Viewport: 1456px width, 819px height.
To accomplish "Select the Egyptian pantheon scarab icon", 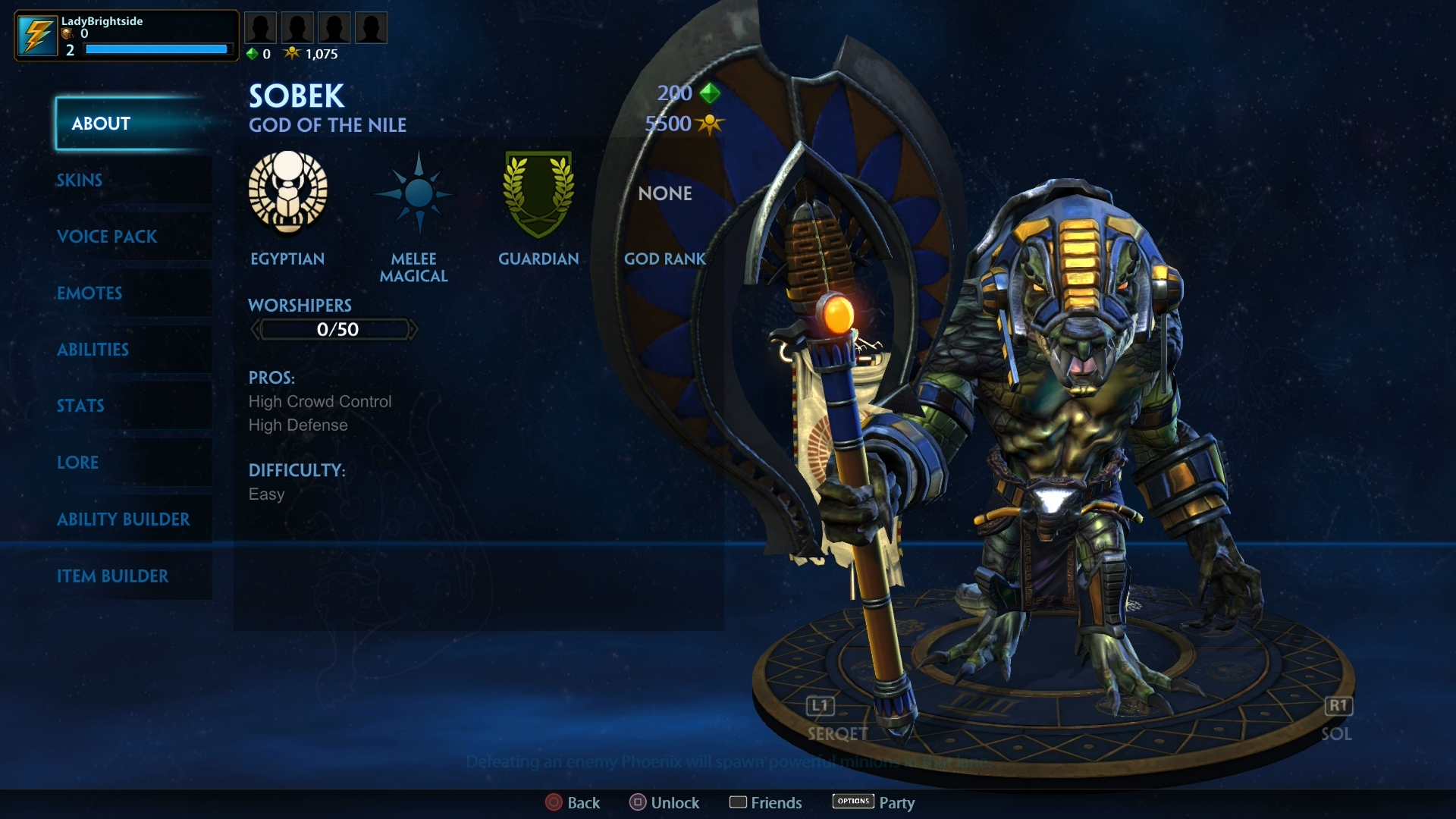I will (x=287, y=195).
